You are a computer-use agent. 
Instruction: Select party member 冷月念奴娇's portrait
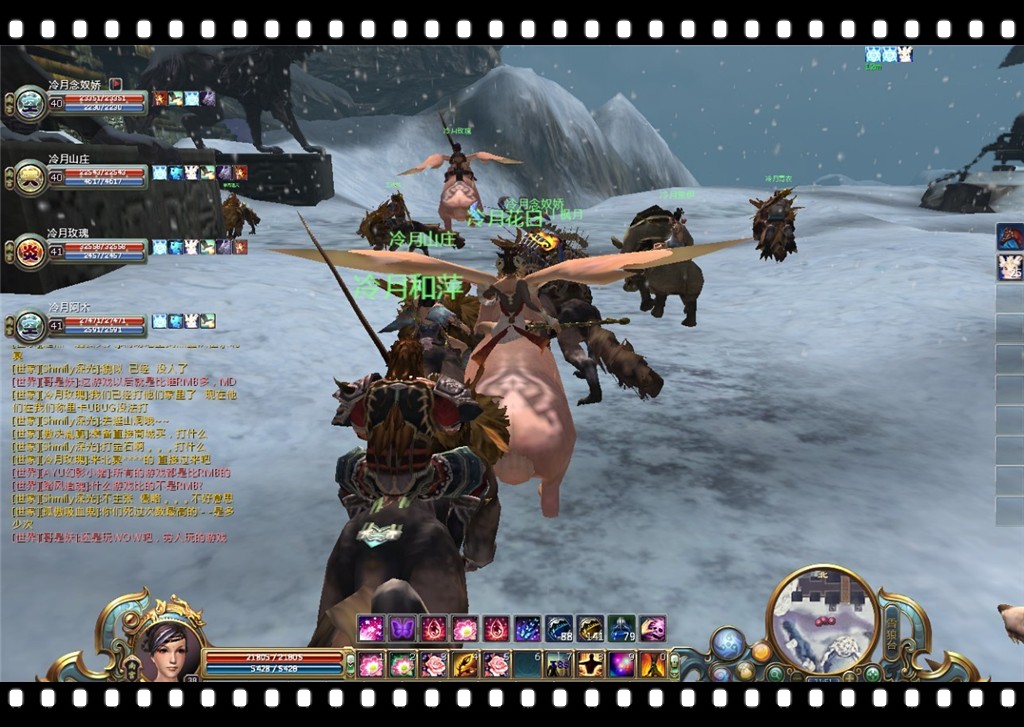[x=31, y=104]
